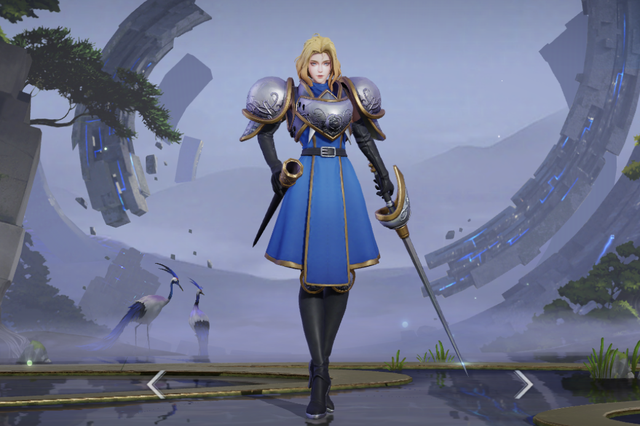Select the right arrow for next hero
Viewport: 640px width, 426px height.
[523, 384]
